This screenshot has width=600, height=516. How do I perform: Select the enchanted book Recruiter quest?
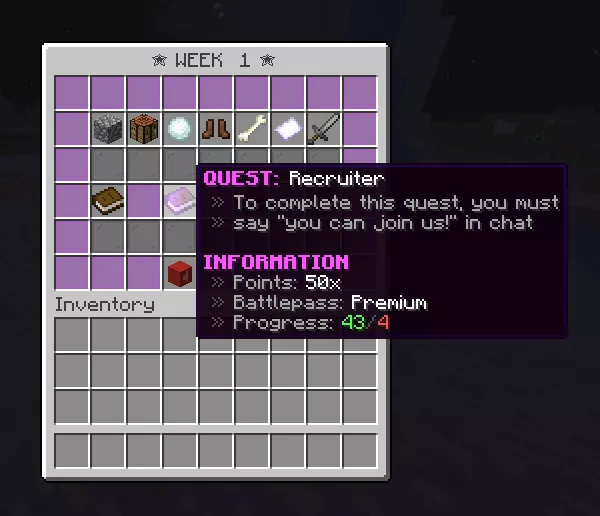click(180, 201)
